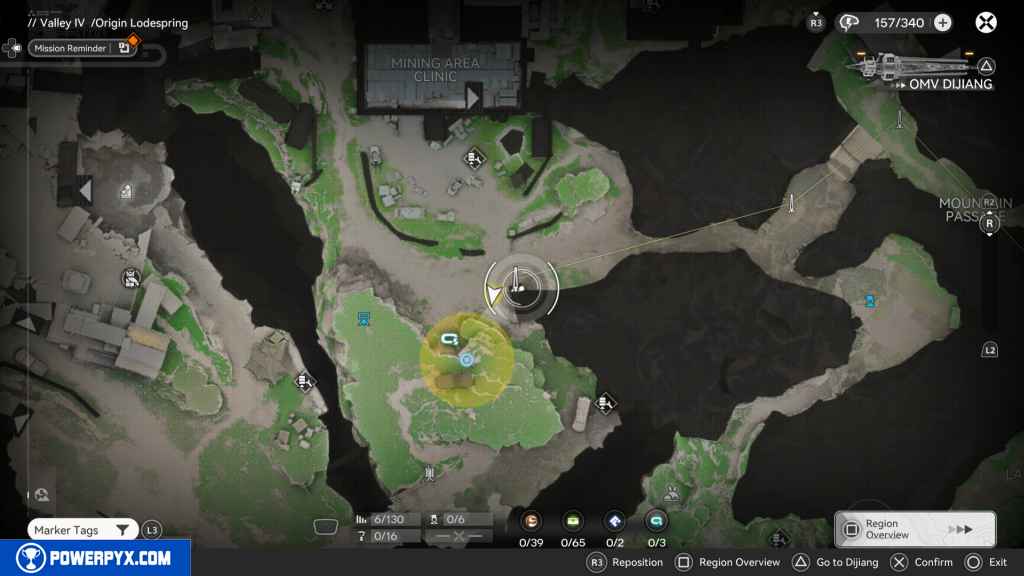Select the Mining Area Clinic label

coord(435,70)
